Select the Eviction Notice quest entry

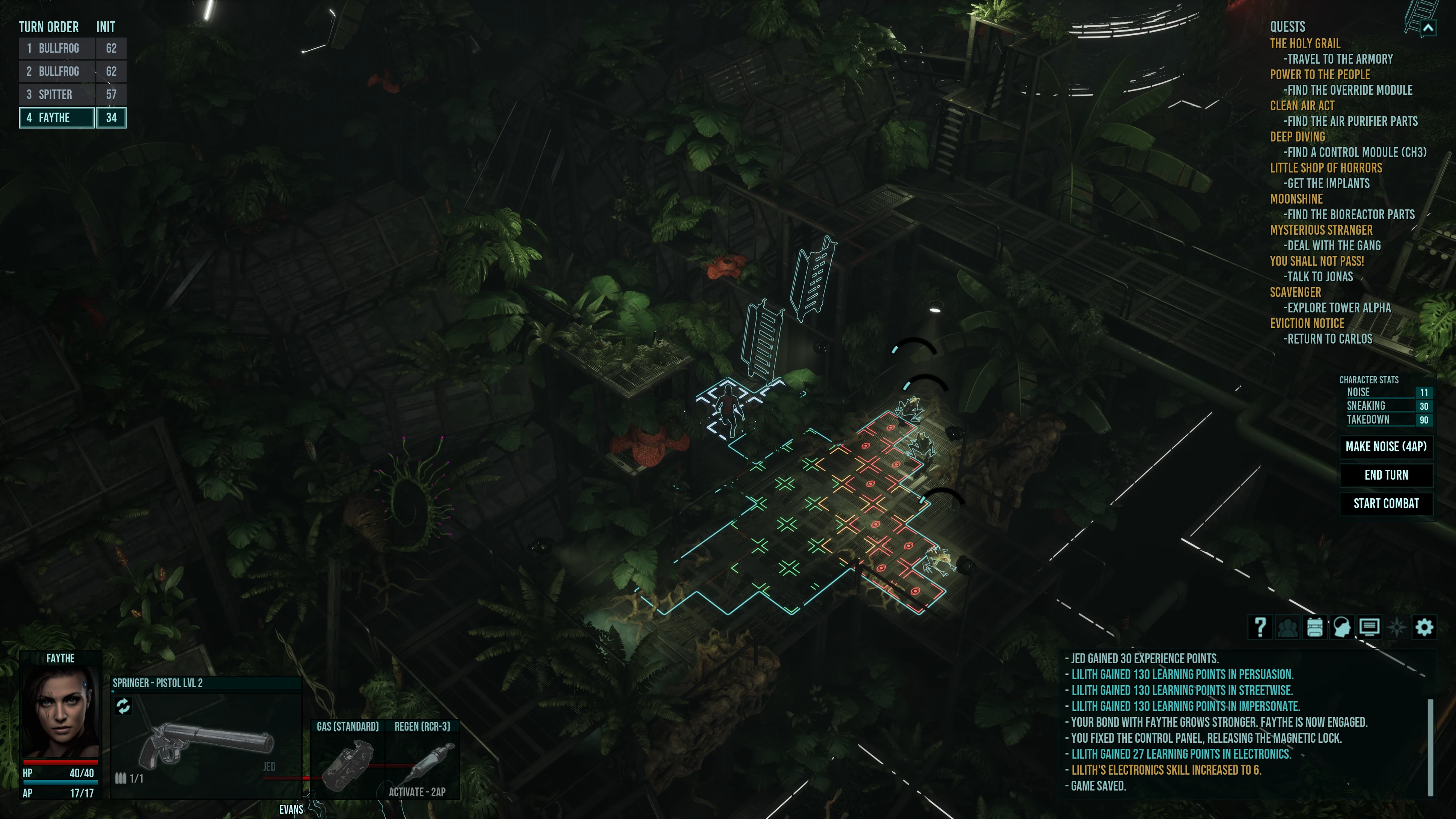1307,323
